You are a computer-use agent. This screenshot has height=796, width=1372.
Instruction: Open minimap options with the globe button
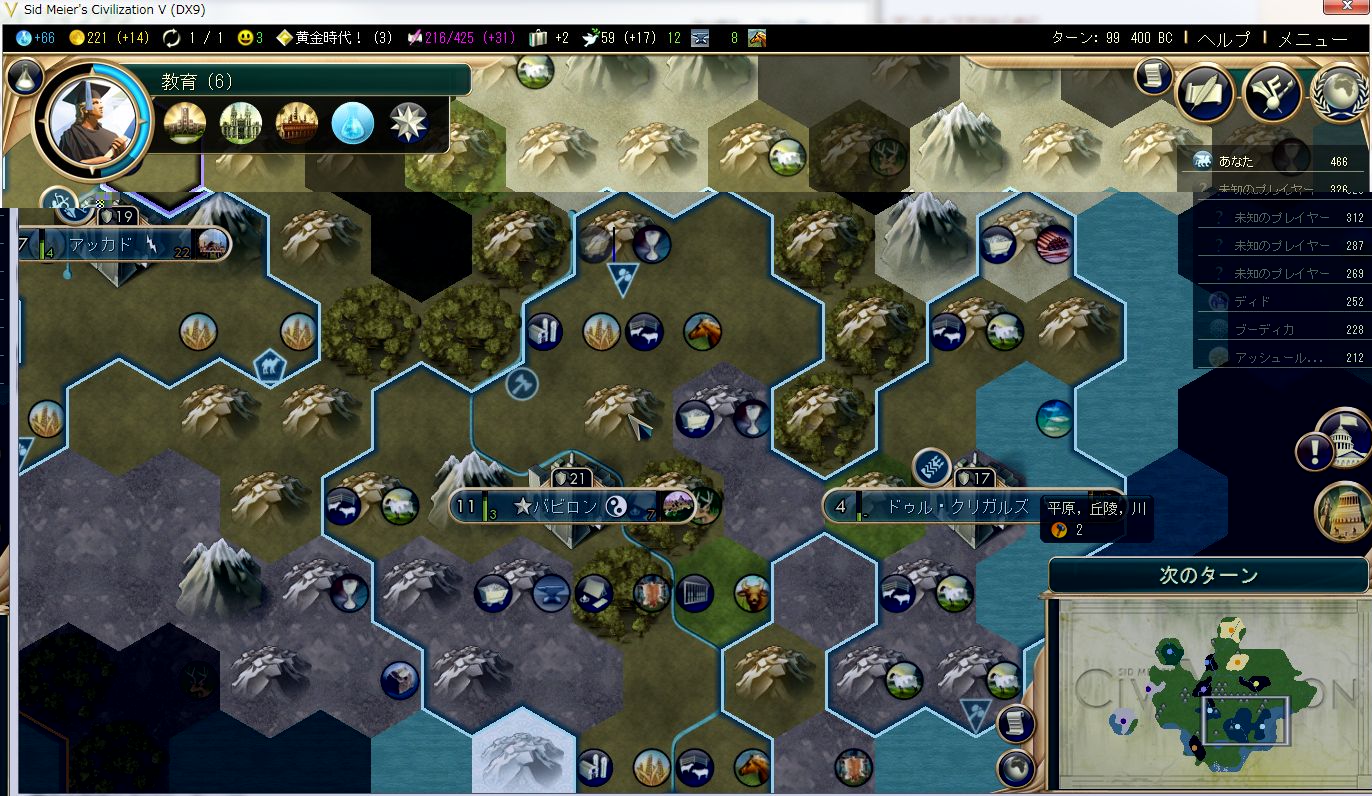[x=1014, y=768]
